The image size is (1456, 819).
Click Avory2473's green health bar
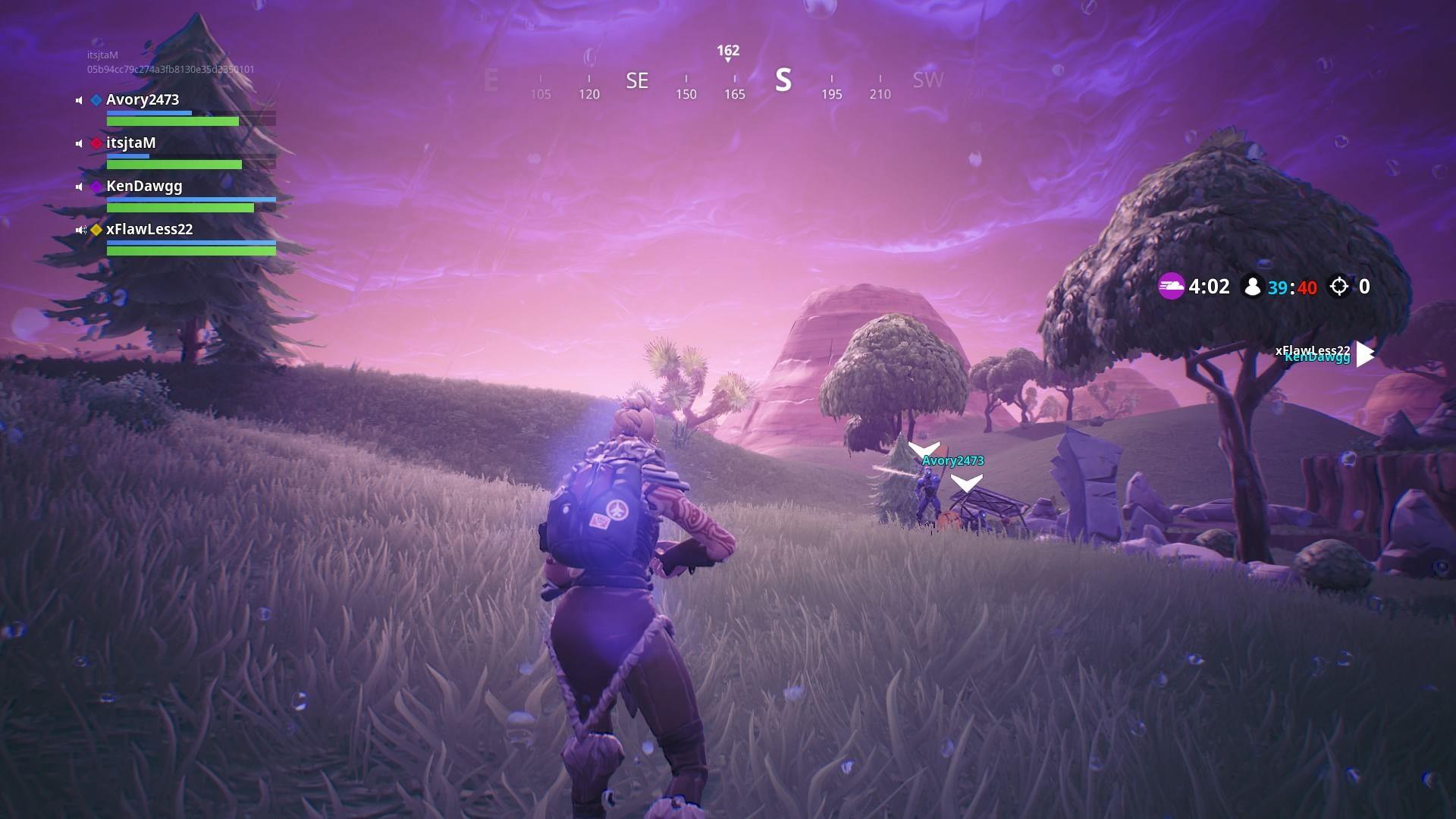pyautogui.click(x=172, y=121)
